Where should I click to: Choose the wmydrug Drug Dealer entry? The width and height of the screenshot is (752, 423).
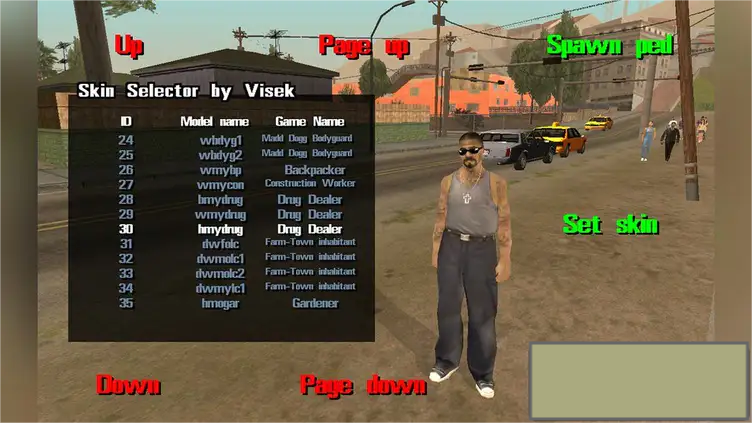(221, 214)
